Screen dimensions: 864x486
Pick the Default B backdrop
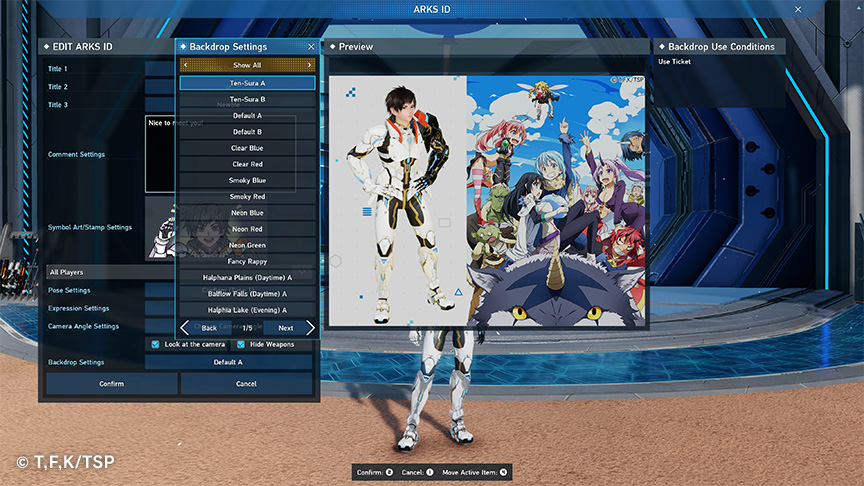[x=247, y=132]
